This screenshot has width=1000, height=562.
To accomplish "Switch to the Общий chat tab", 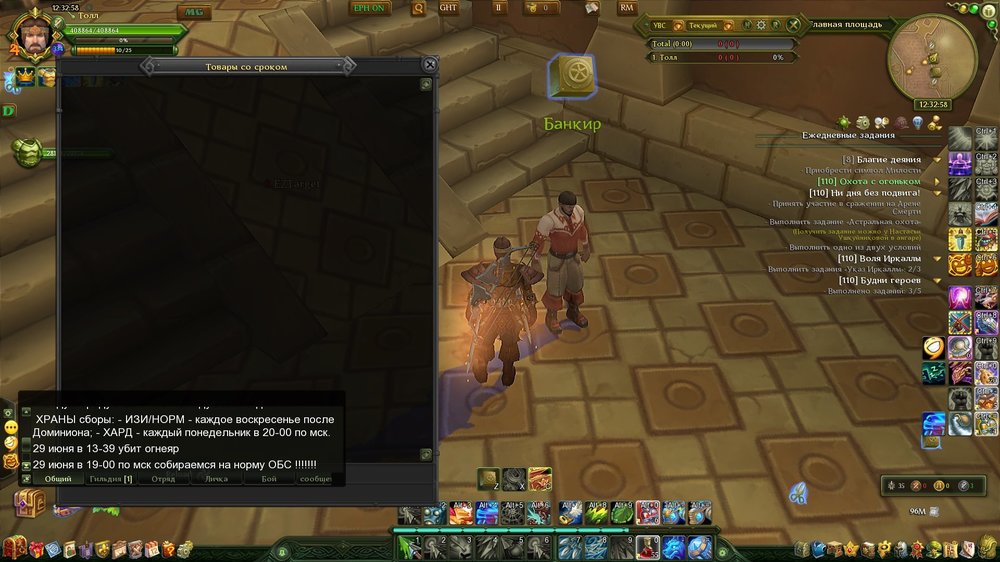I will (x=58, y=479).
